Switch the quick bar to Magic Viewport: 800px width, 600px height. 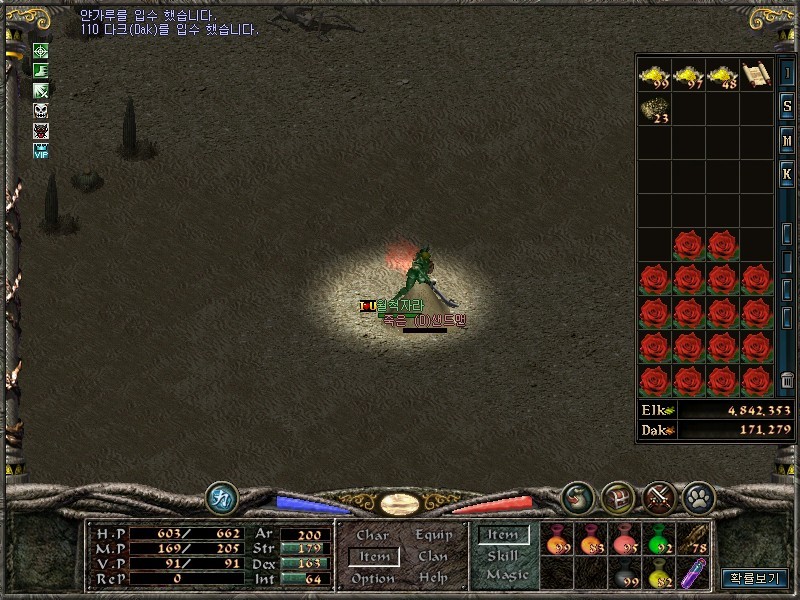point(506,576)
